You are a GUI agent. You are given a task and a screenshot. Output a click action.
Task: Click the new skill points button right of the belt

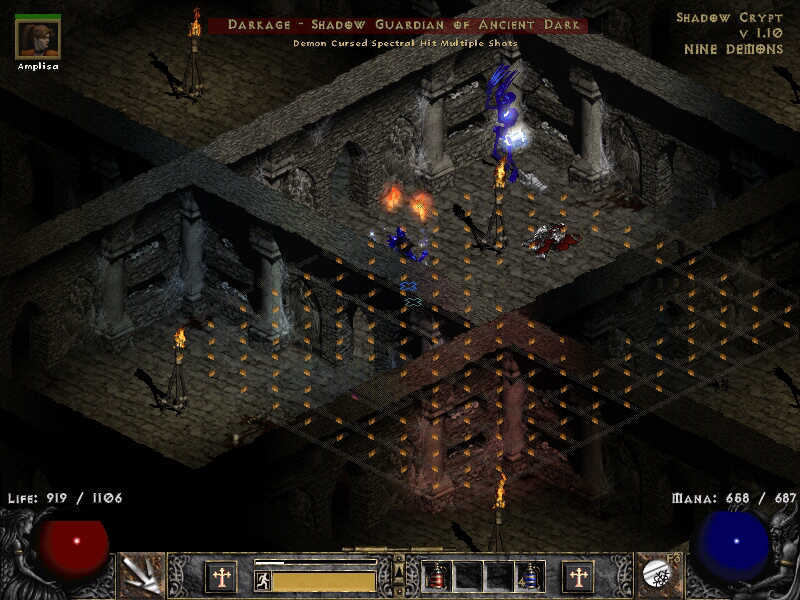click(577, 577)
